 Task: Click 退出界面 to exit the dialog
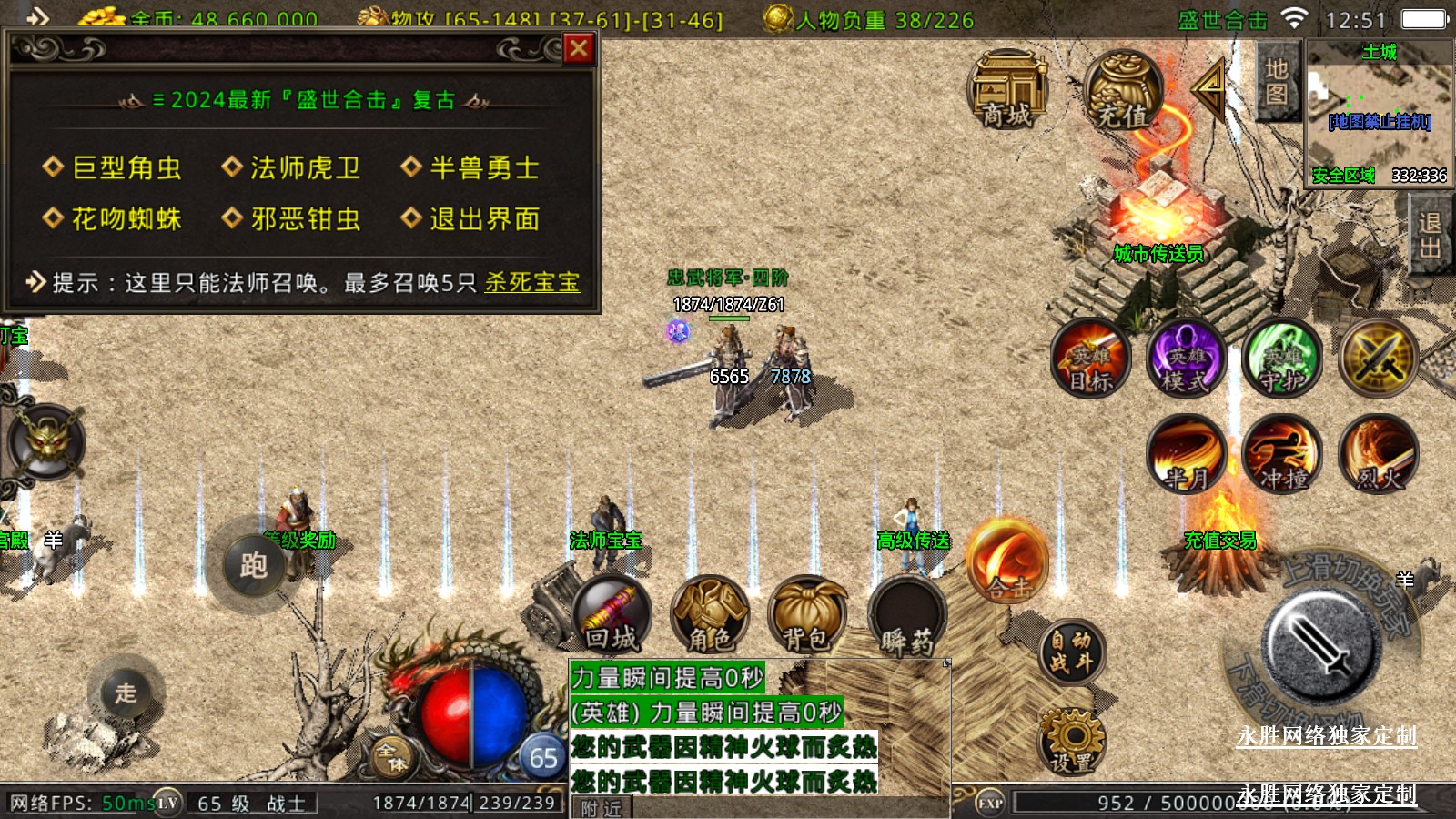click(x=483, y=219)
